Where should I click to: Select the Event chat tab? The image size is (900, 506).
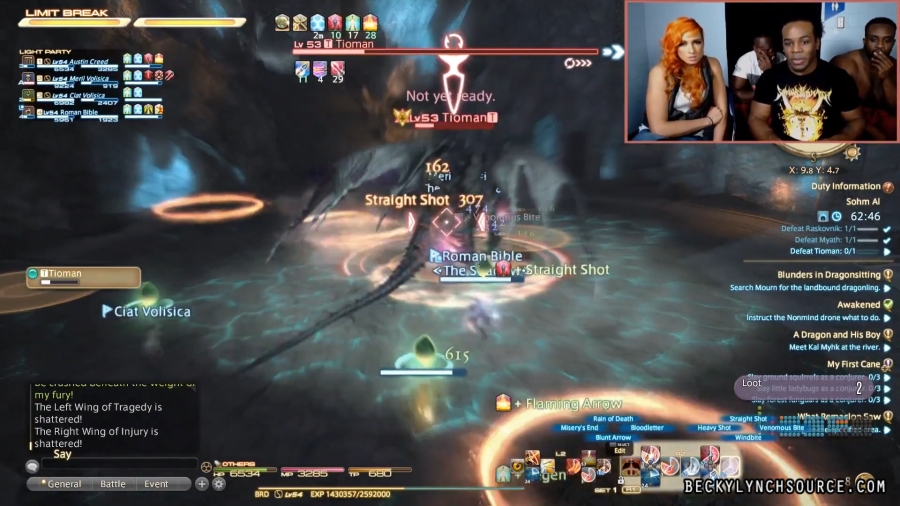[156, 484]
